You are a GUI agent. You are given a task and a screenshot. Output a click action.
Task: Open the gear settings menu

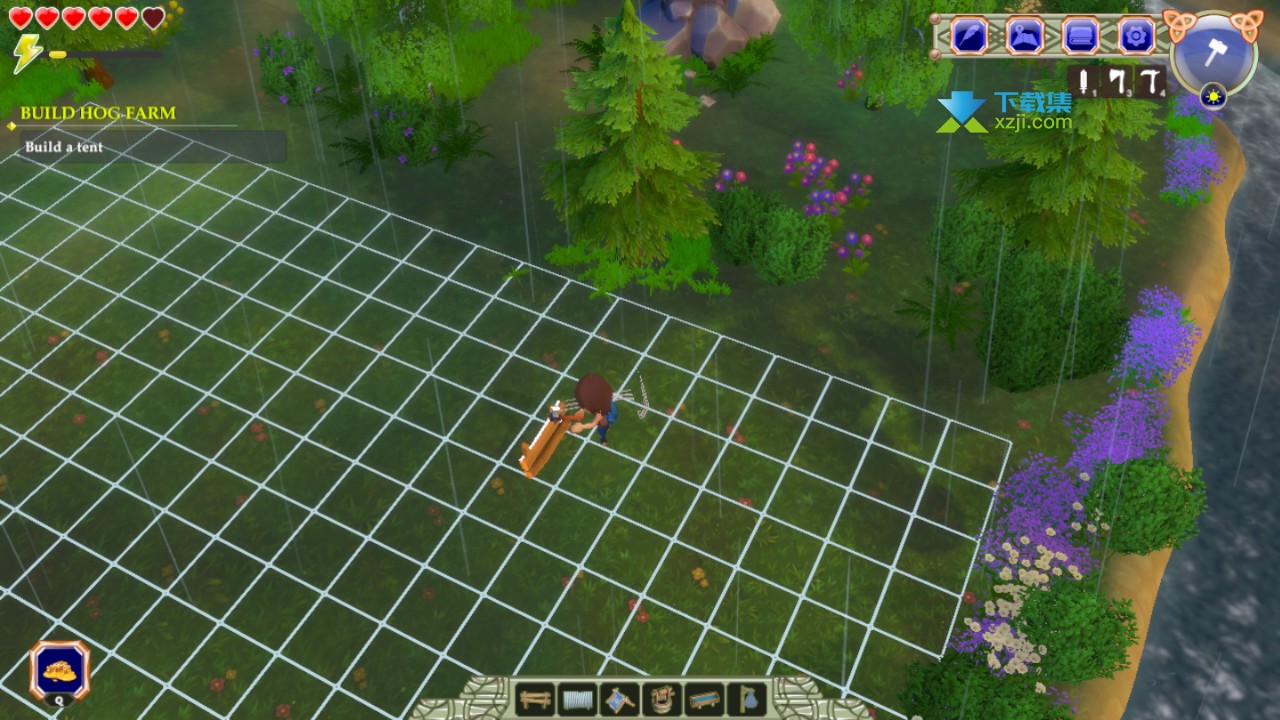pos(1136,36)
